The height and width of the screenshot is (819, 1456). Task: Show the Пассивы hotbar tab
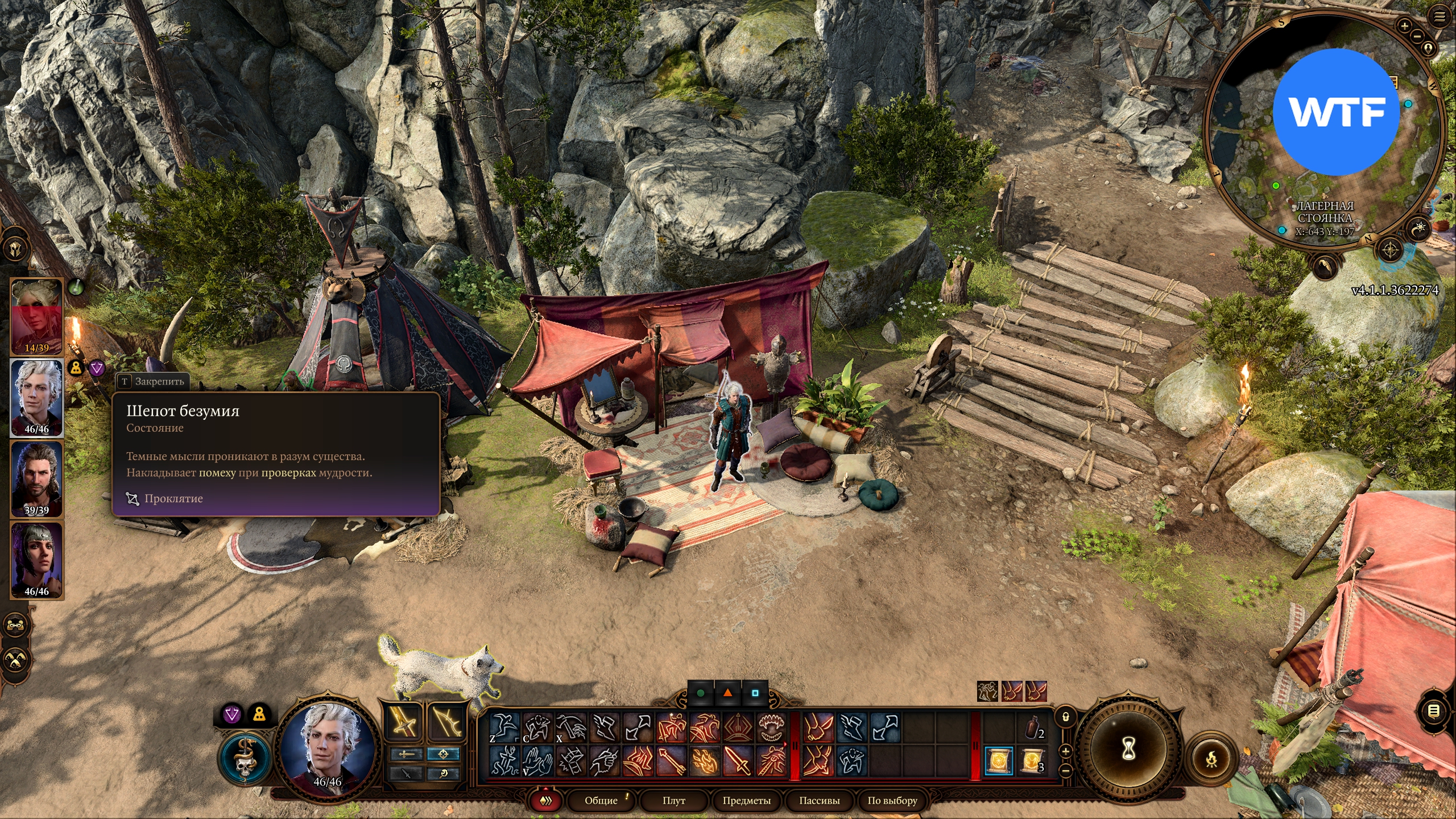(x=819, y=800)
